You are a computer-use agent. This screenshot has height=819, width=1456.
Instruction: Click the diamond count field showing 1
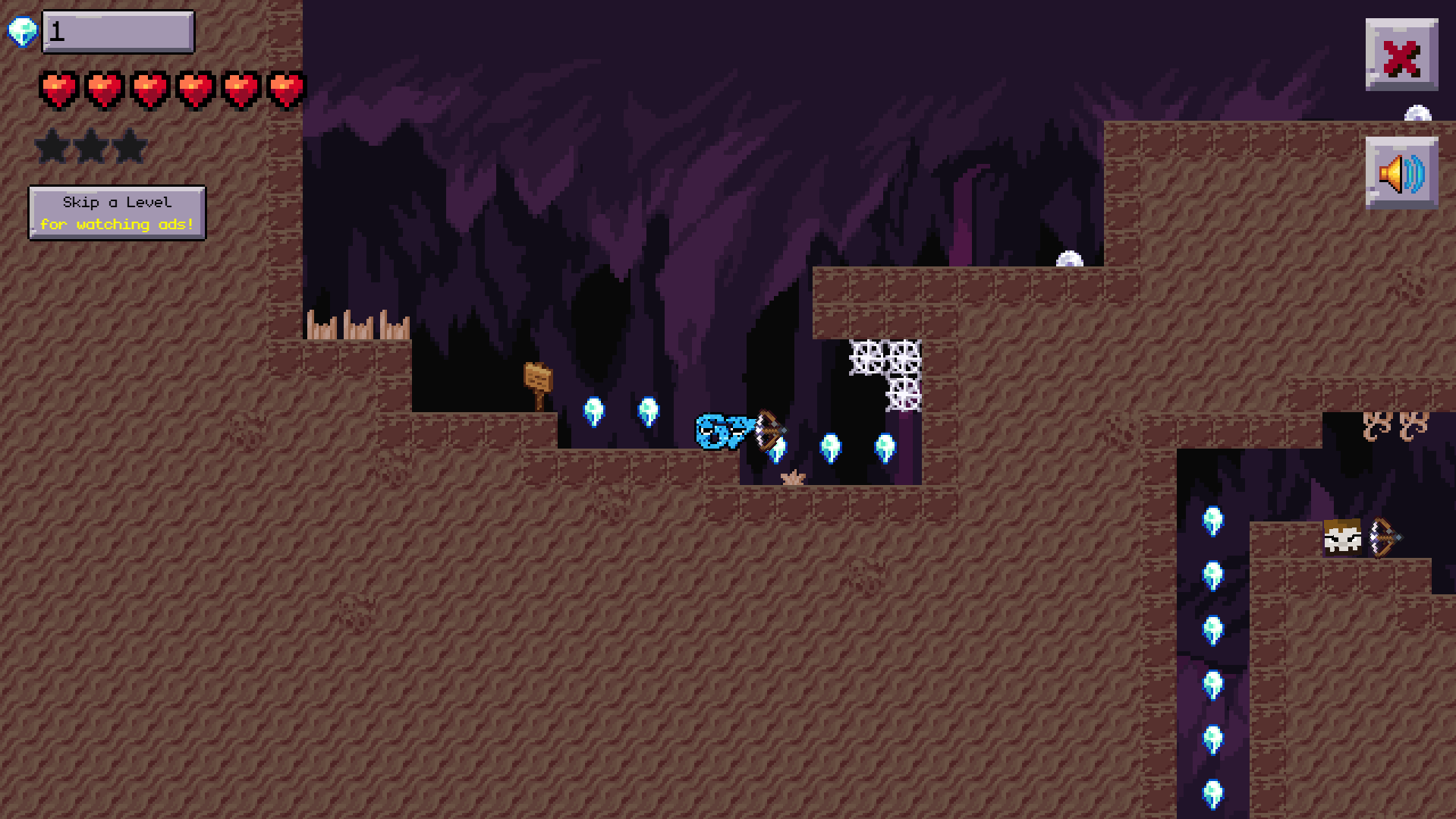[118, 31]
